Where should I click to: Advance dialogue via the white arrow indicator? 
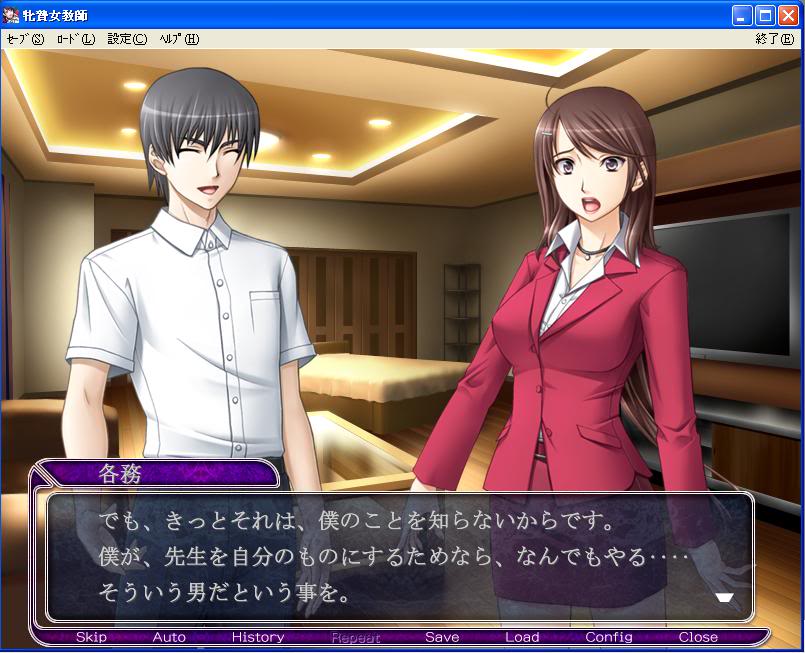click(x=725, y=597)
